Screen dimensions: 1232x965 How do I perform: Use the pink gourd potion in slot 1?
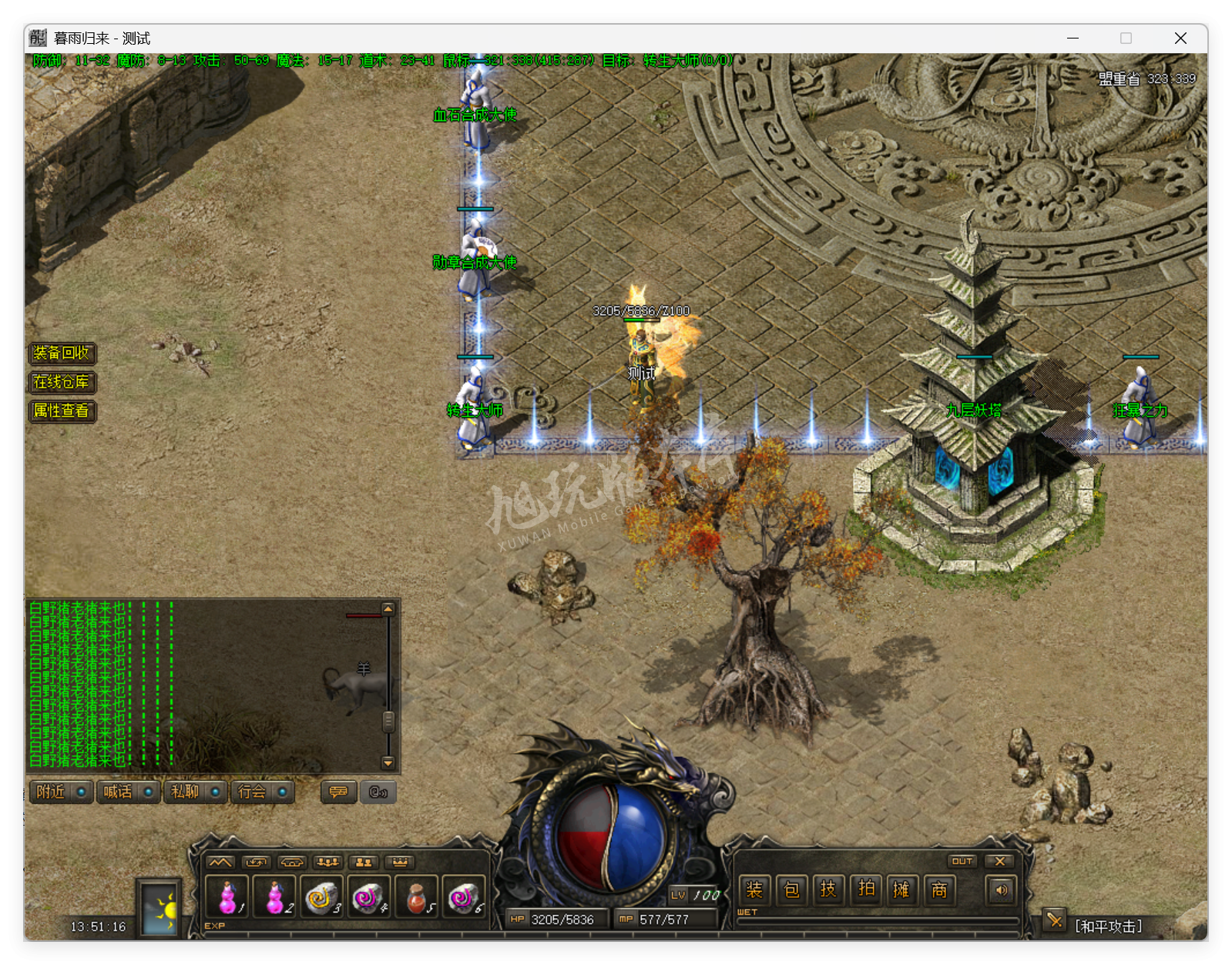pos(227,897)
